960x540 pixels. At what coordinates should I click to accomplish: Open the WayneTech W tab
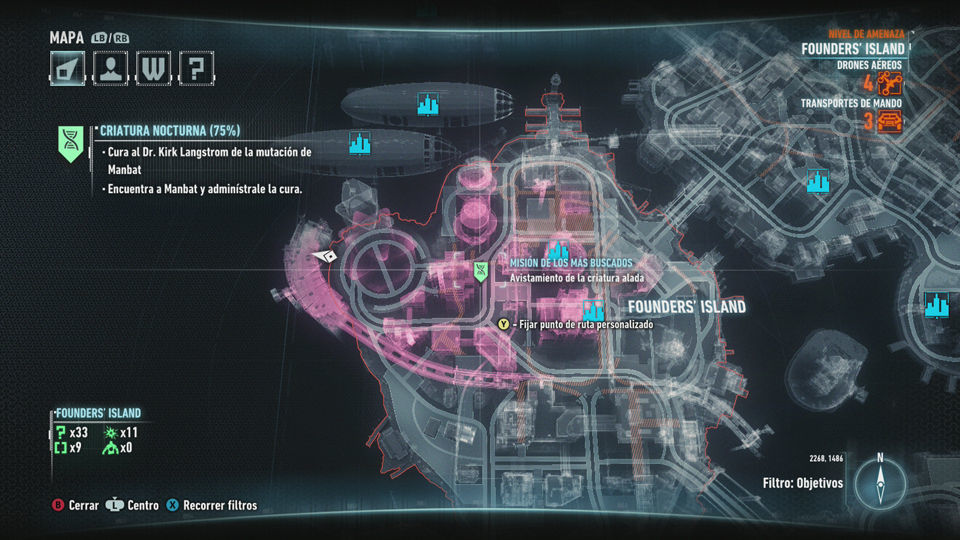point(153,68)
